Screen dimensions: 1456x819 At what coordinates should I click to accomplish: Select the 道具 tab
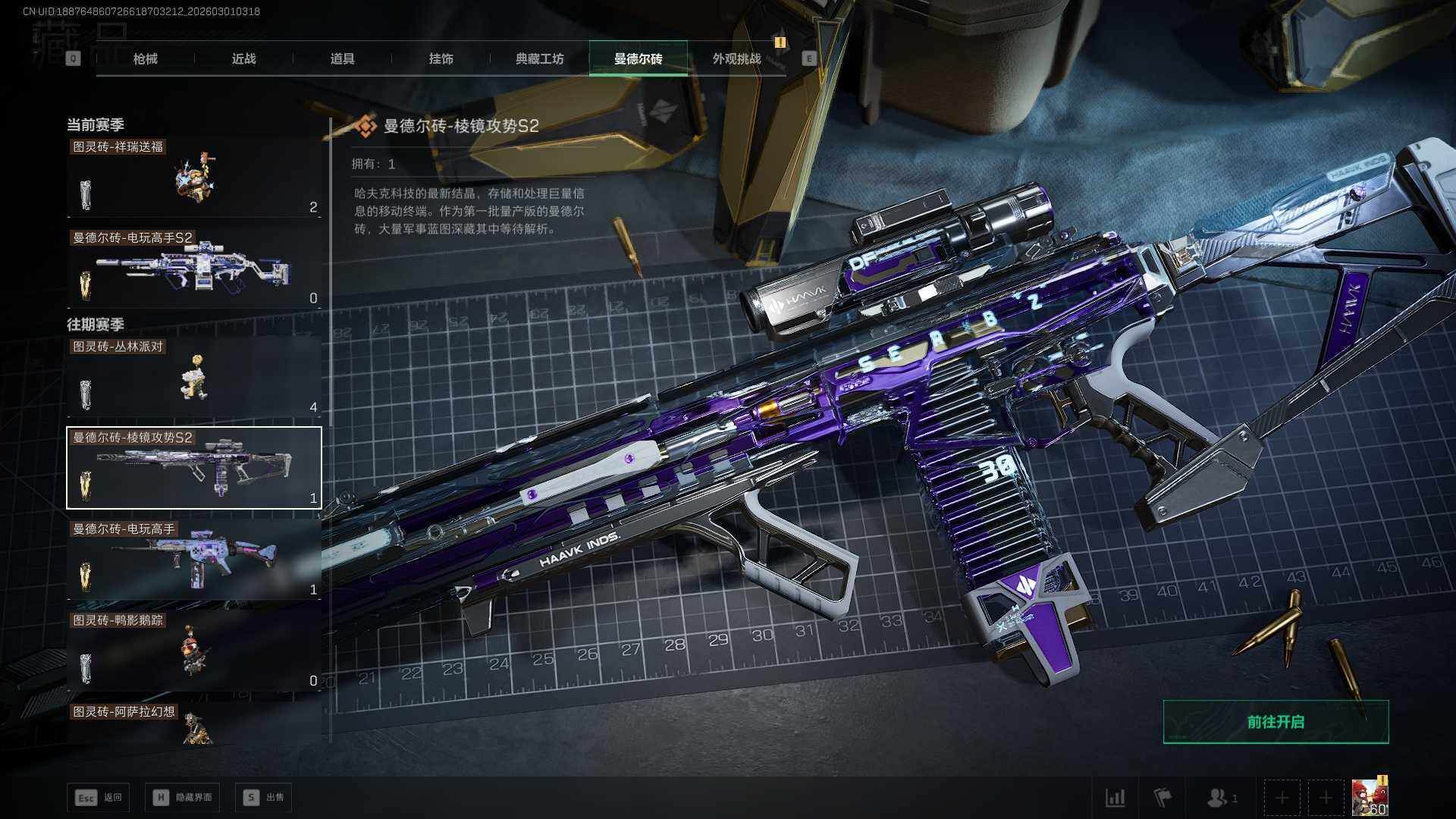pos(342,58)
